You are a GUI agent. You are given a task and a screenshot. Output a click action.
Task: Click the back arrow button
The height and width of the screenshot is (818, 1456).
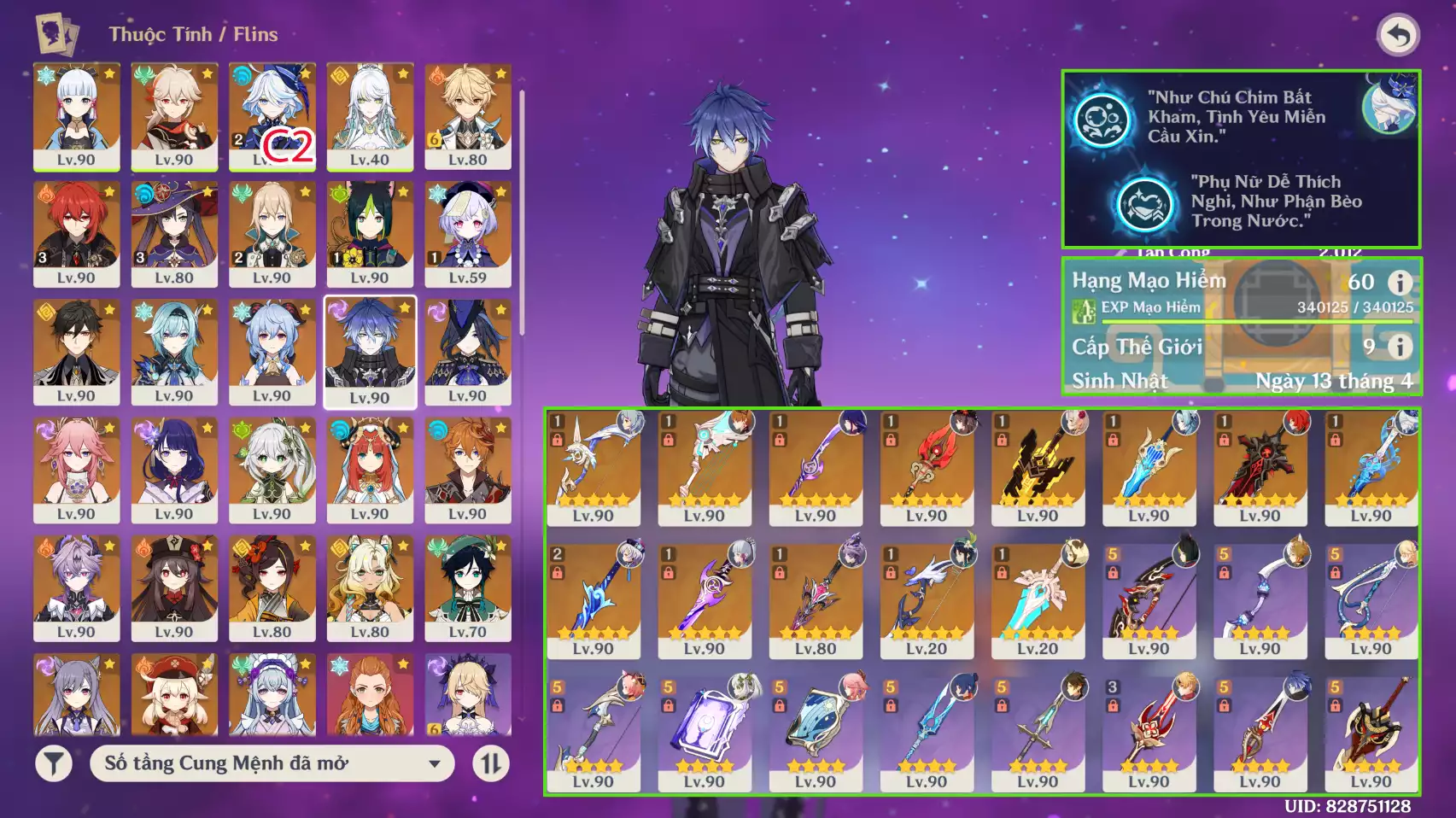pos(1398,36)
